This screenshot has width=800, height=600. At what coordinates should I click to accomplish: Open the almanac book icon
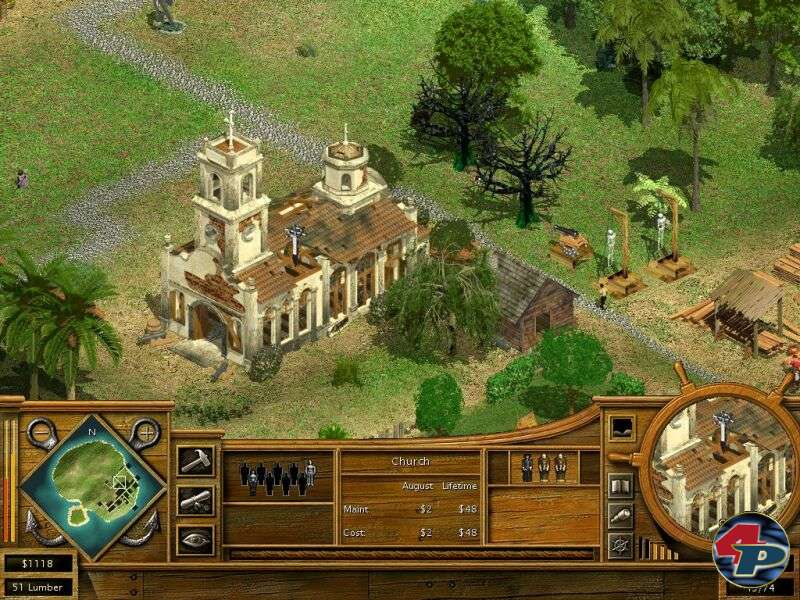coord(621,486)
